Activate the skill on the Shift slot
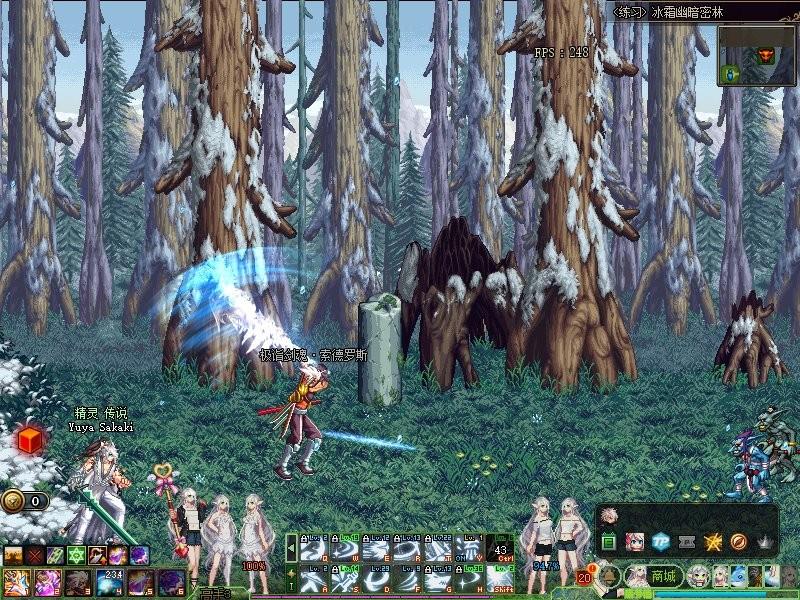Viewport: 800px width, 600px height. click(501, 578)
